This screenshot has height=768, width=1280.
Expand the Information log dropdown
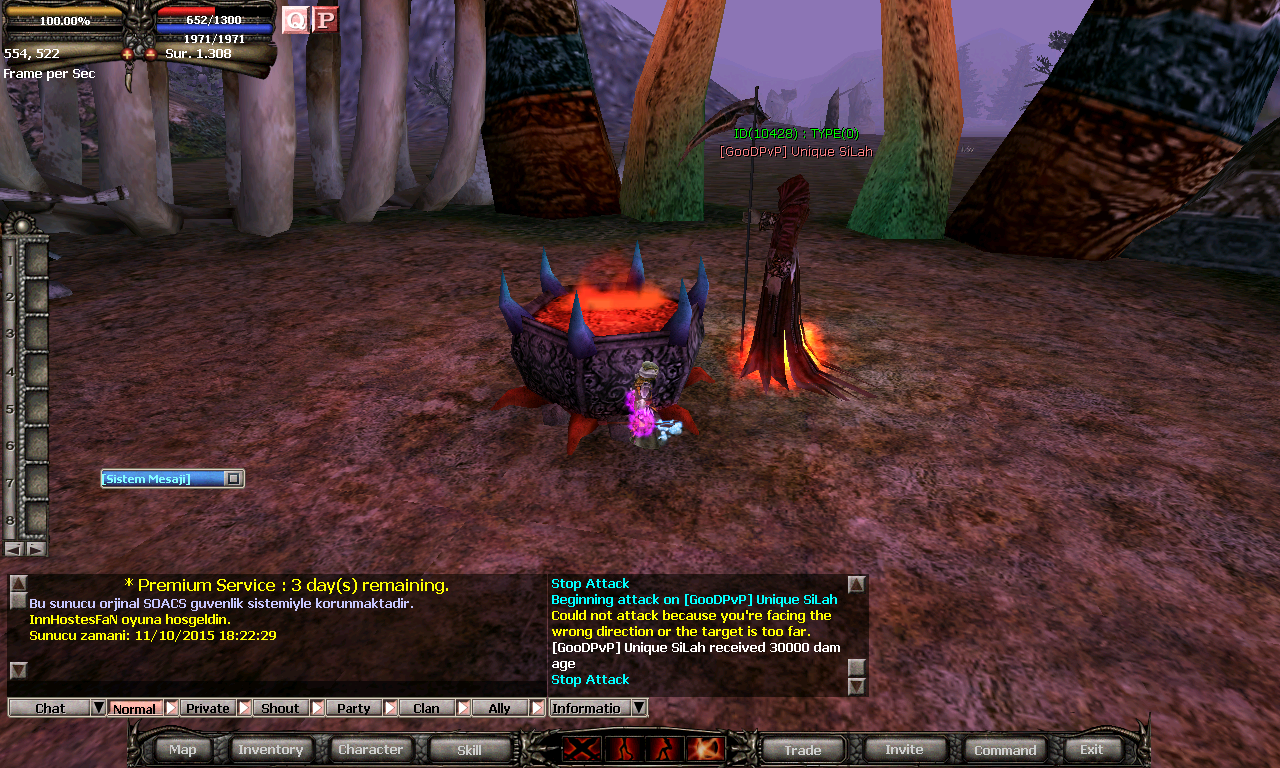click(x=639, y=708)
